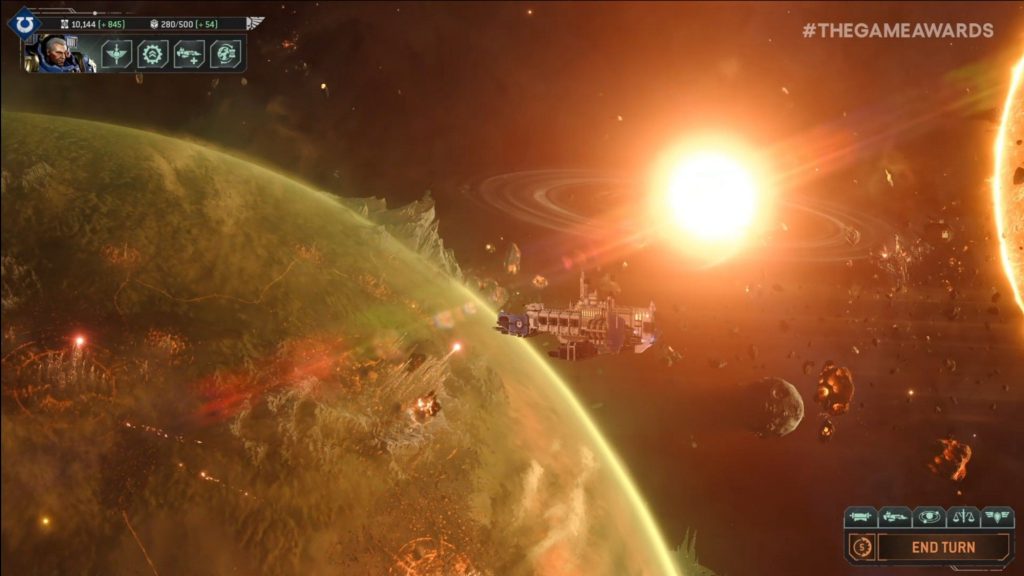Click the circular arrows globe icon
1024x576 pixels.
coord(225,54)
